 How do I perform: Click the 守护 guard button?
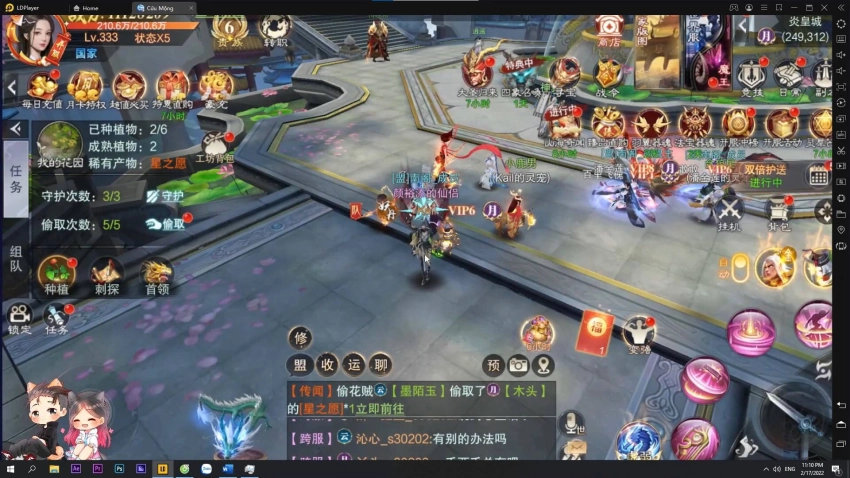166,196
